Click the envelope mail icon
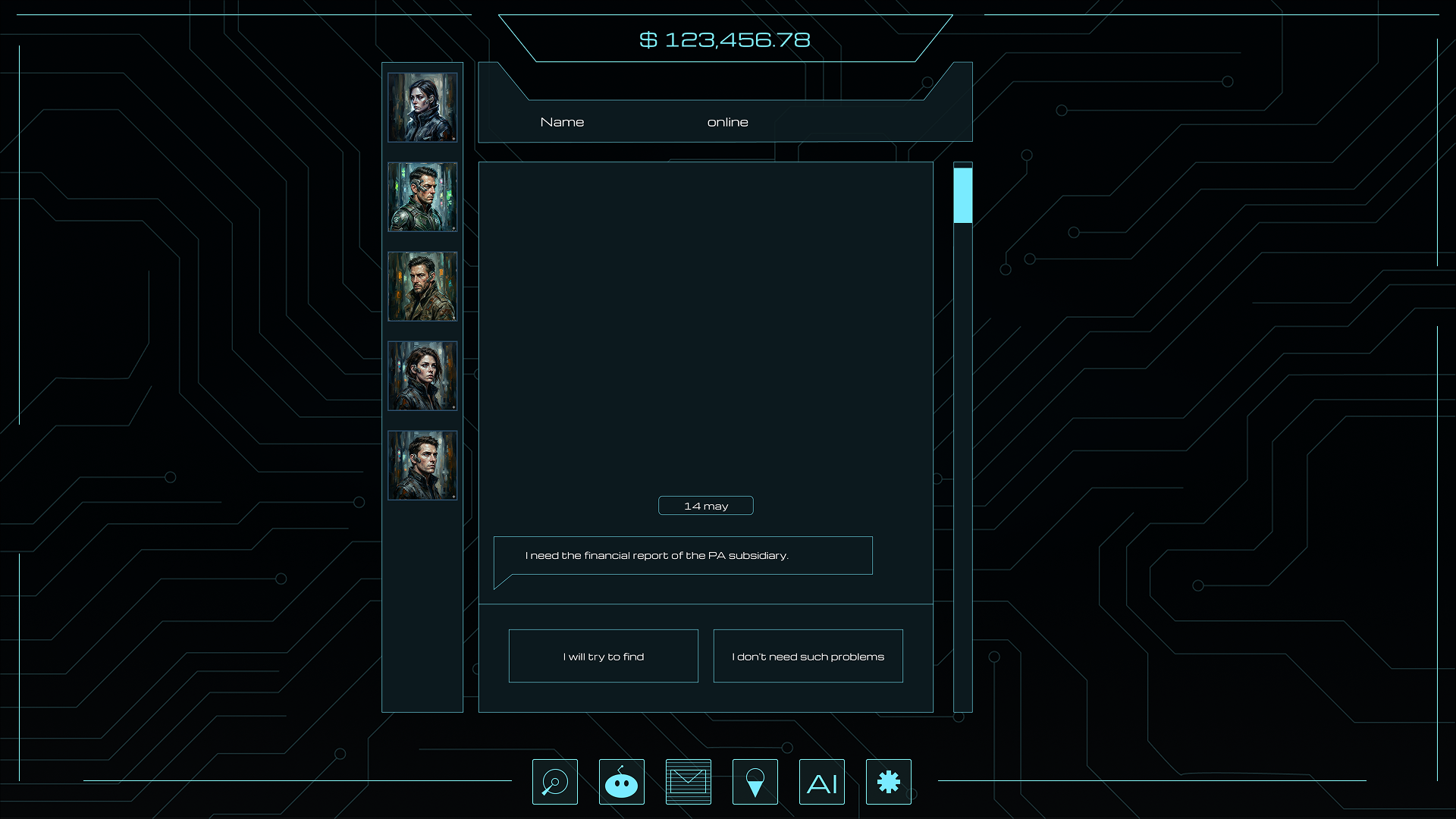1456x819 pixels. point(688,781)
